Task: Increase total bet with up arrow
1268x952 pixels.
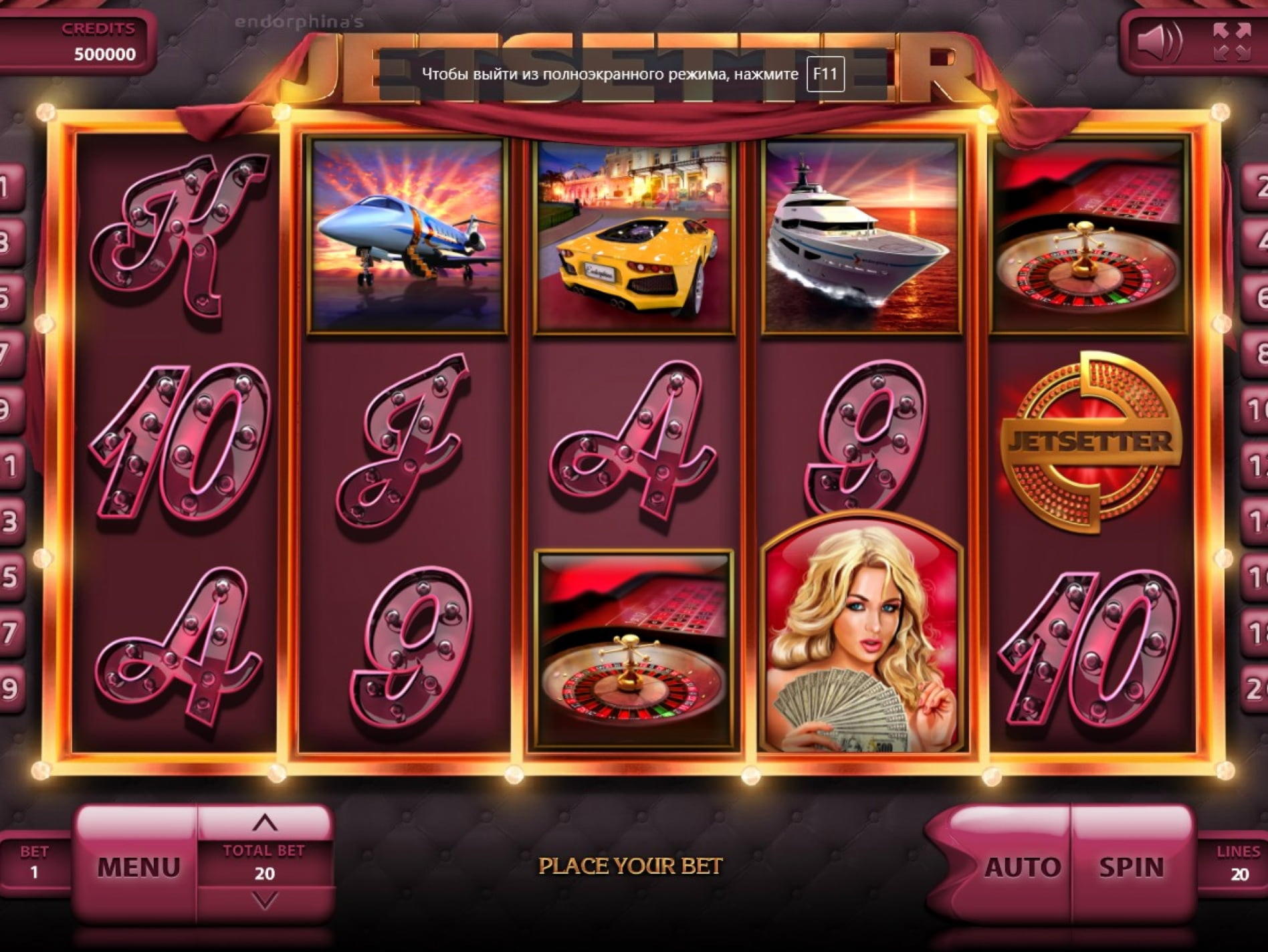Action: tap(265, 822)
